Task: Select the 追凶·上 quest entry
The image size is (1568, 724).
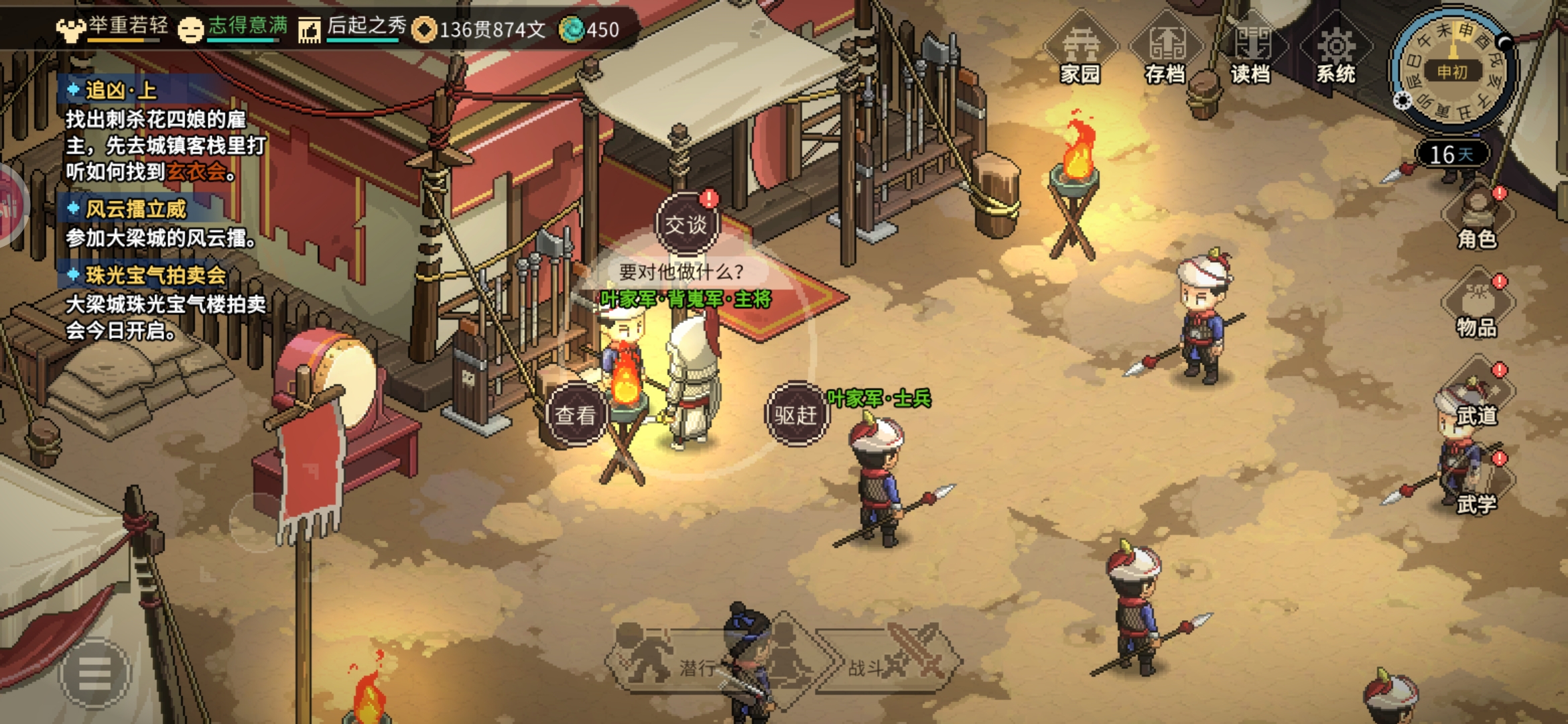Action: coord(121,90)
